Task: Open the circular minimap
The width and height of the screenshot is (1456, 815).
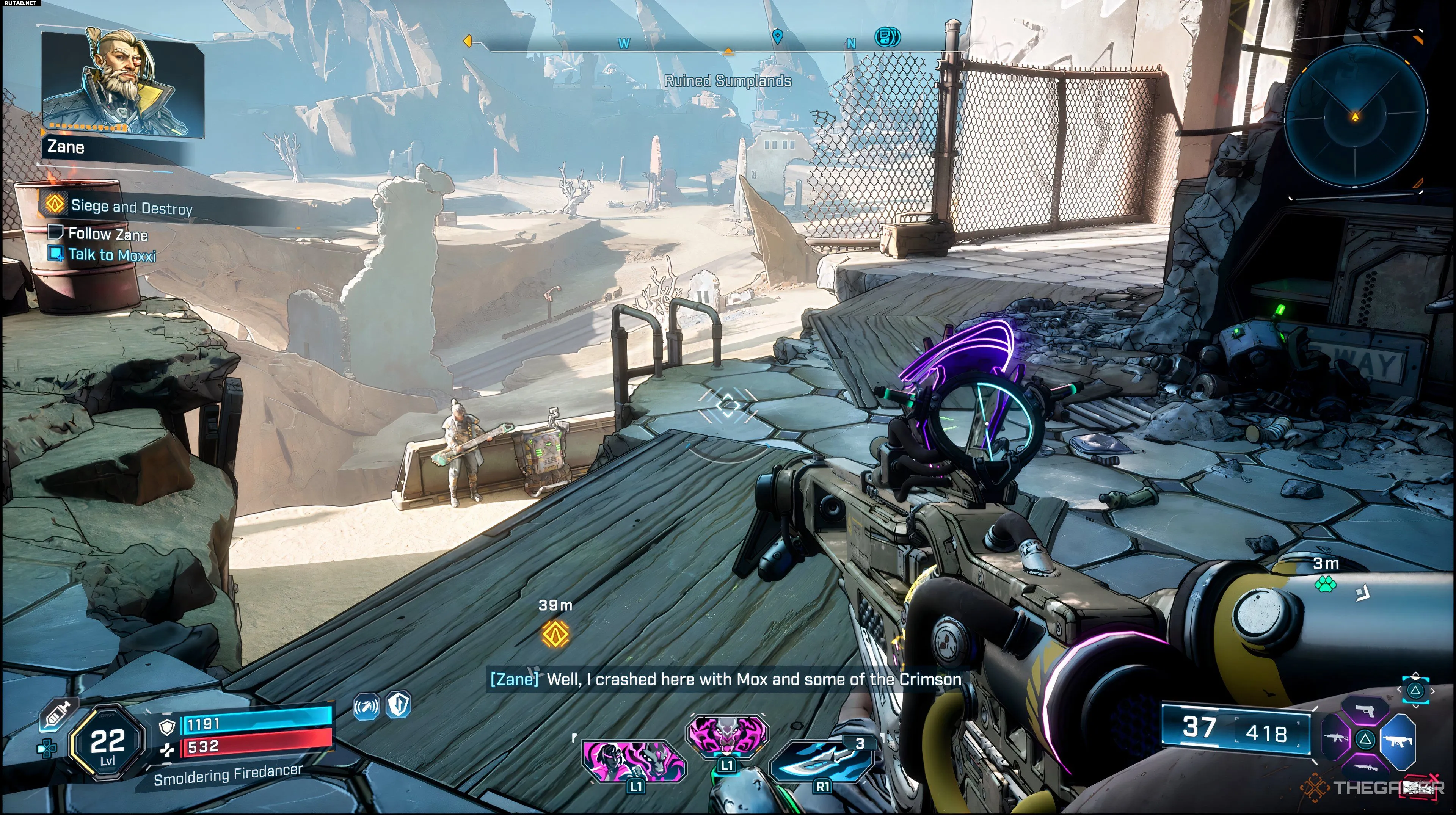Action: [x=1355, y=117]
